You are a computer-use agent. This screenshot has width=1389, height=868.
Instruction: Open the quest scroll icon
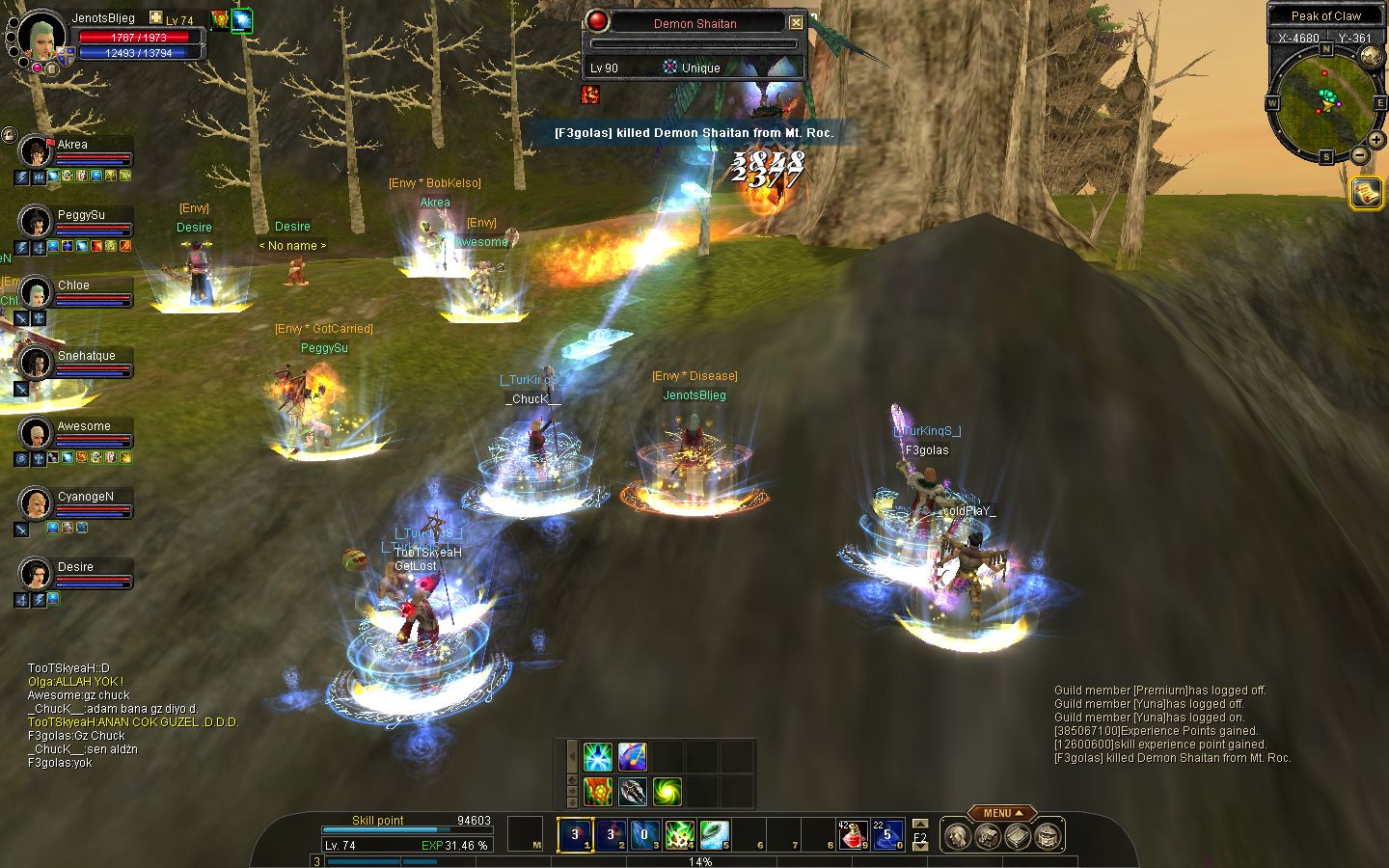click(x=1366, y=193)
